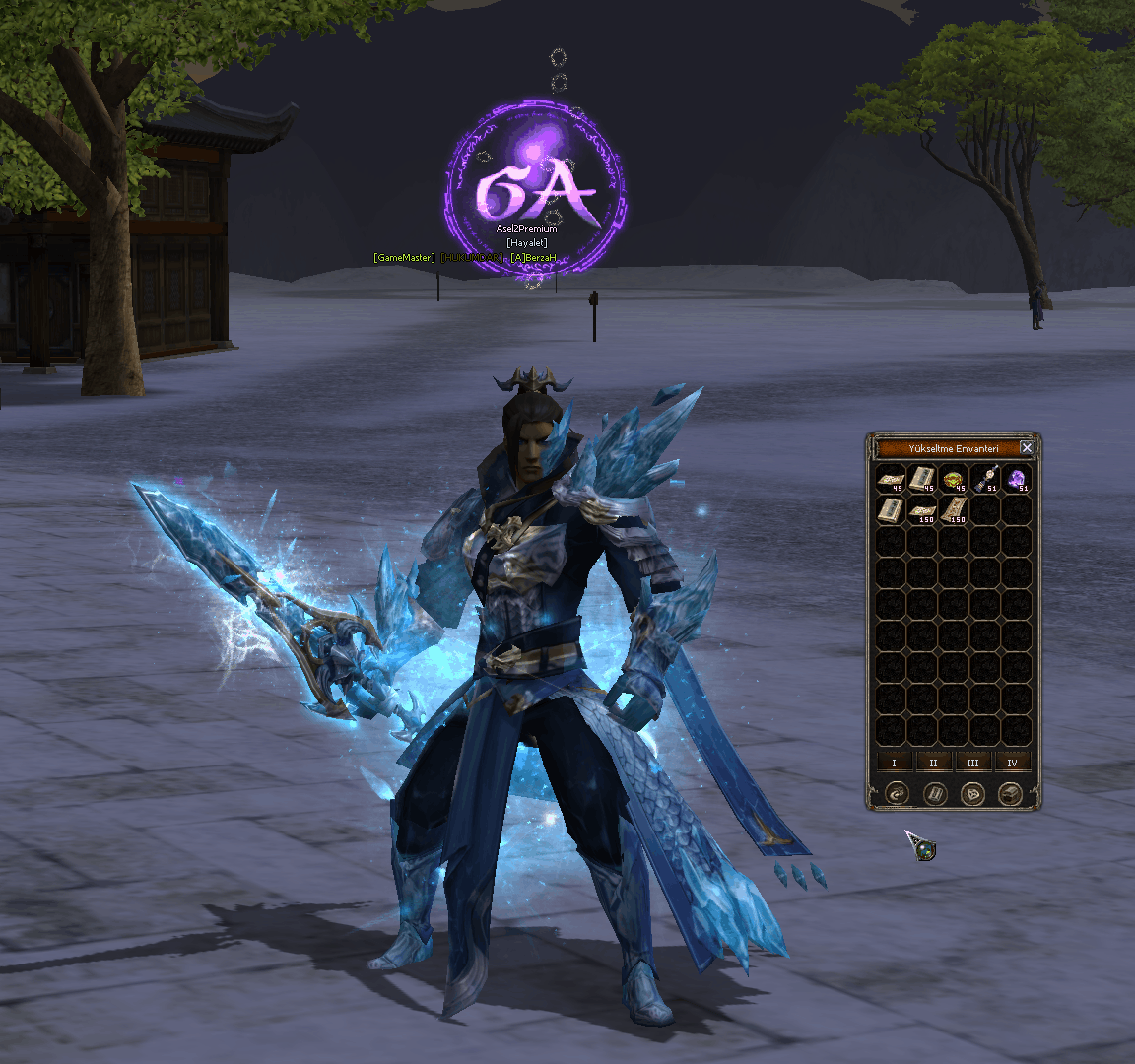Open the round book icon button
1135x1064 pixels.
(935, 793)
